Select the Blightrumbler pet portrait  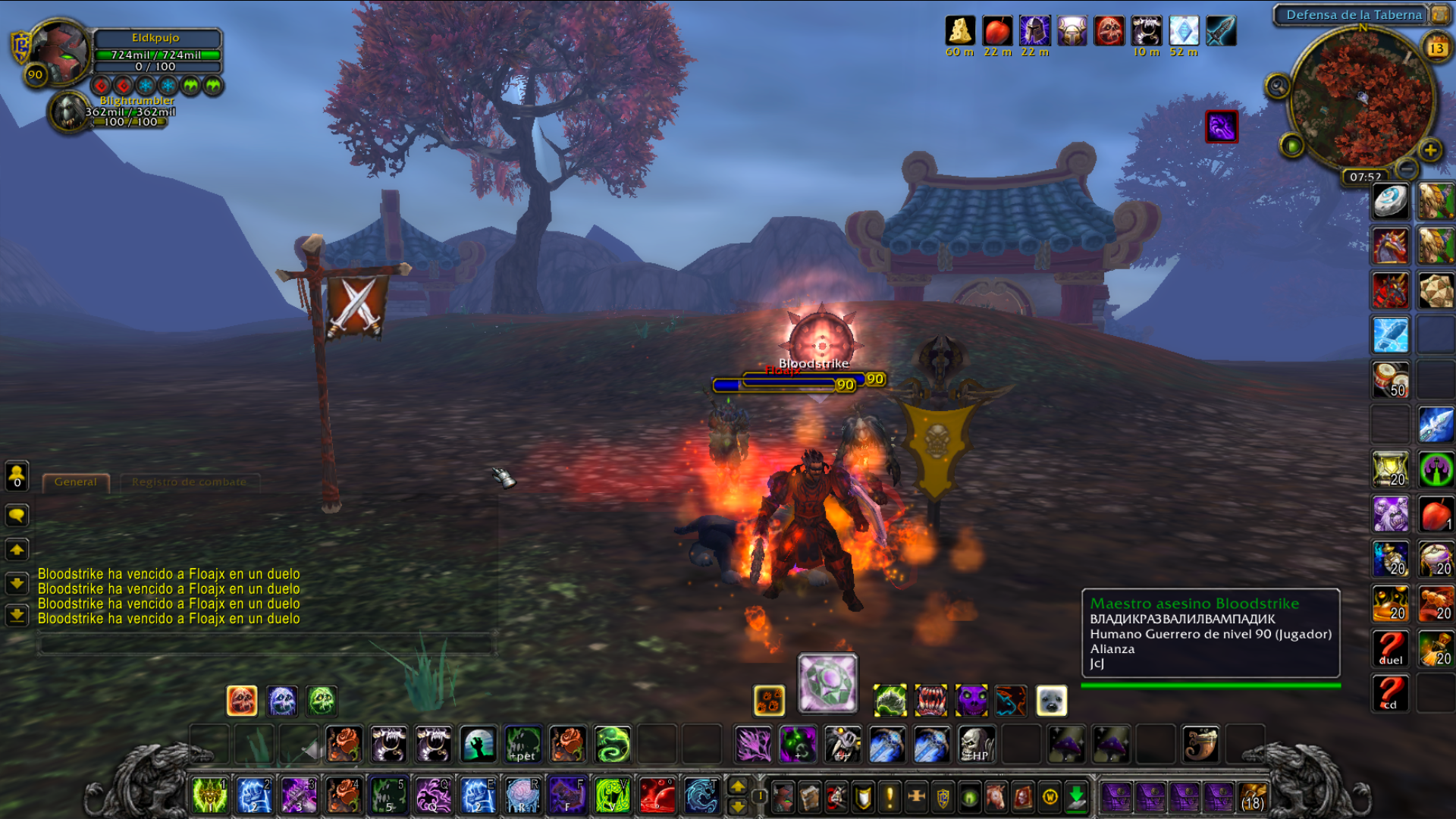coord(69,112)
